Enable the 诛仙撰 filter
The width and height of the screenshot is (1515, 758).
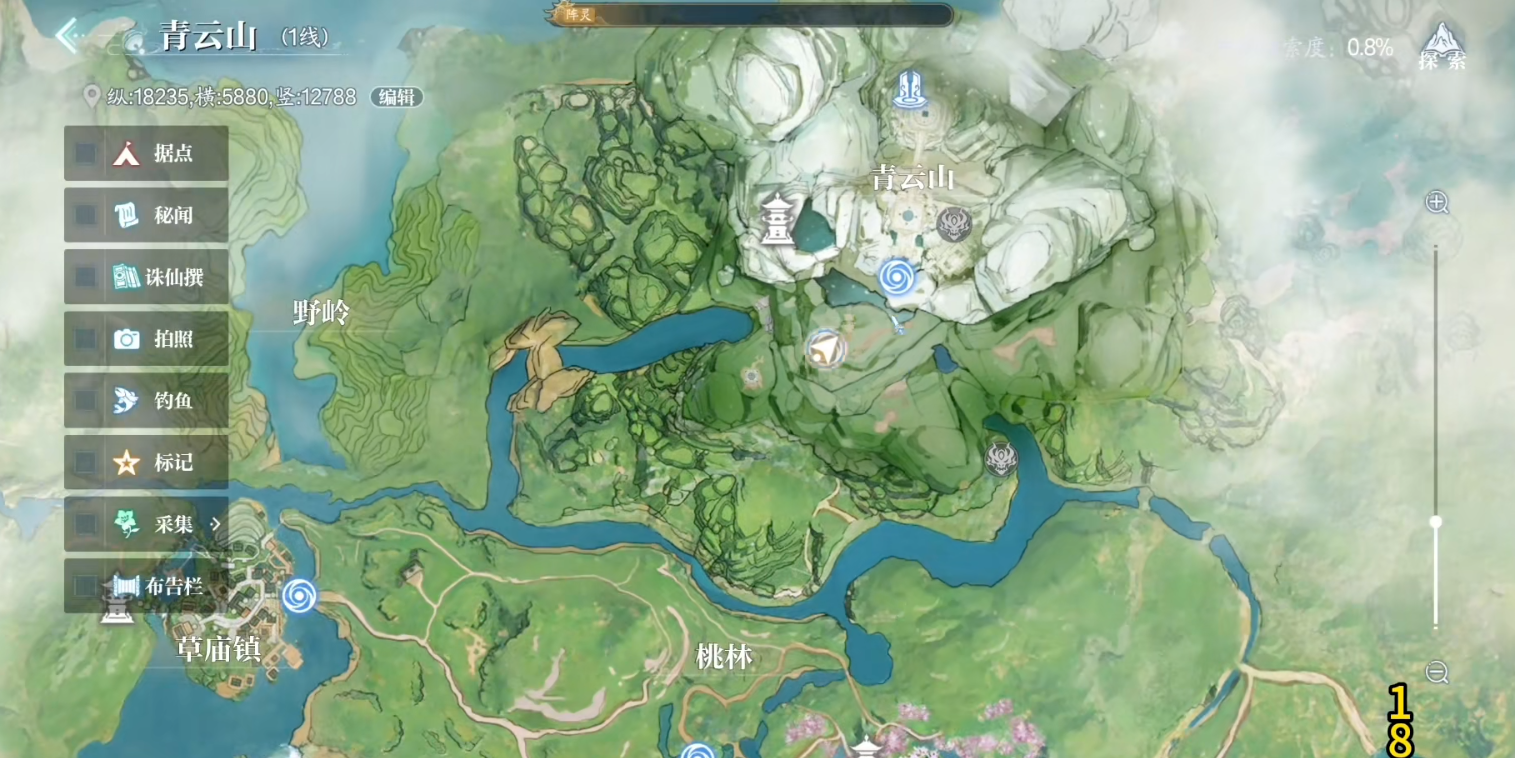coord(146,277)
